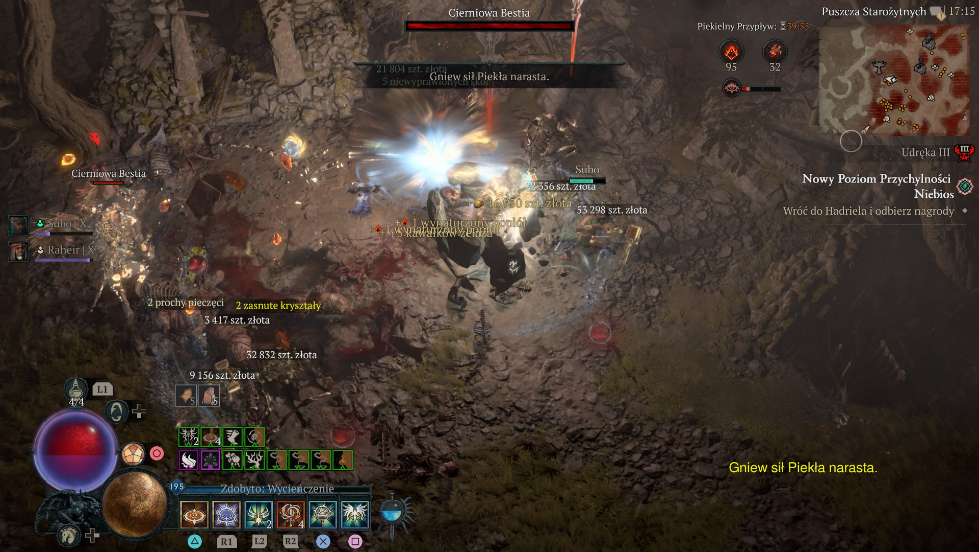979x552 pixels.
Task: Activate the first skill with the orange eye disc
Action: pos(194,514)
